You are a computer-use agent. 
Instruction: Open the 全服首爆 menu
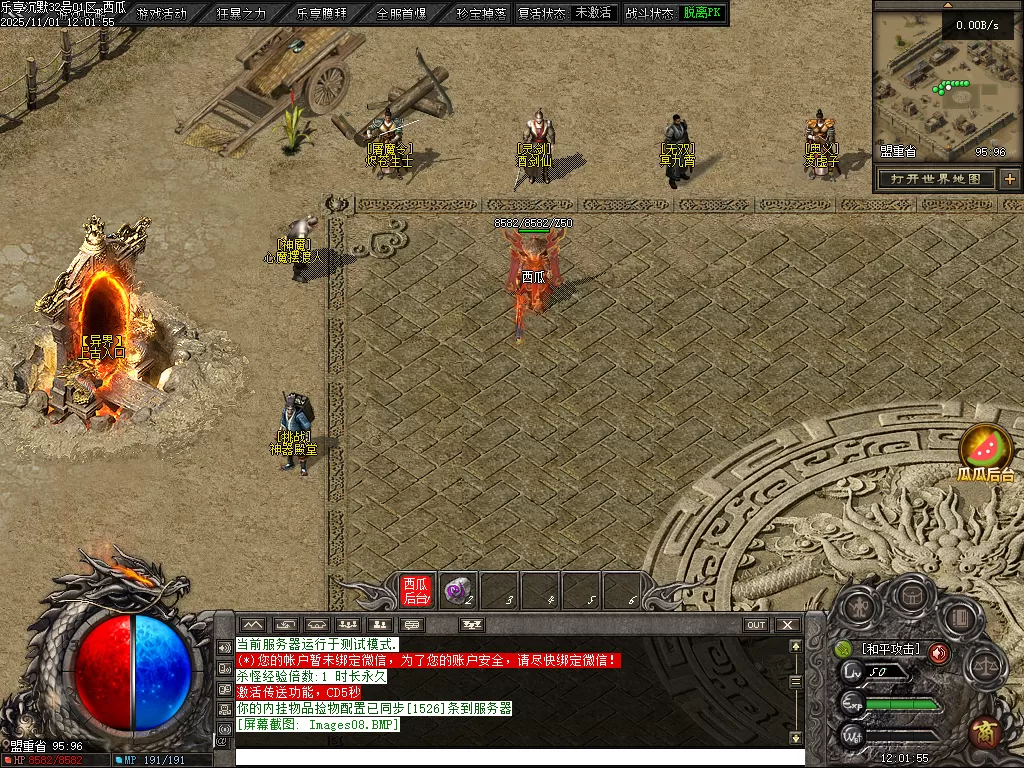click(x=402, y=14)
